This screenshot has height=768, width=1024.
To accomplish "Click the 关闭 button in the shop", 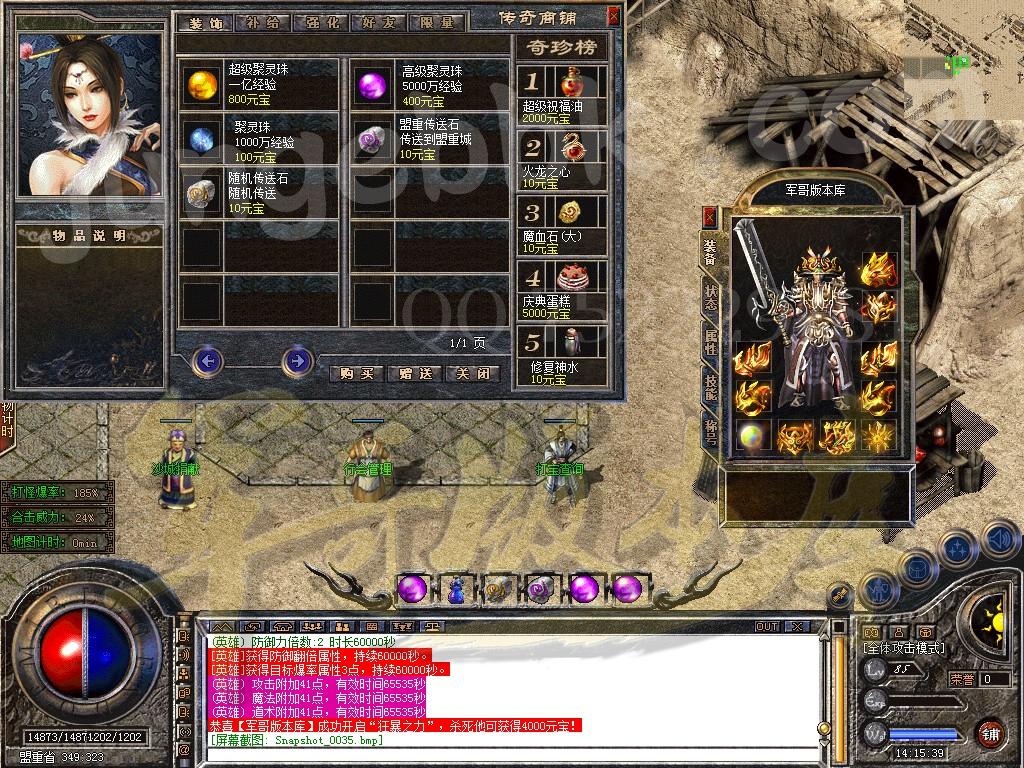I will (472, 373).
